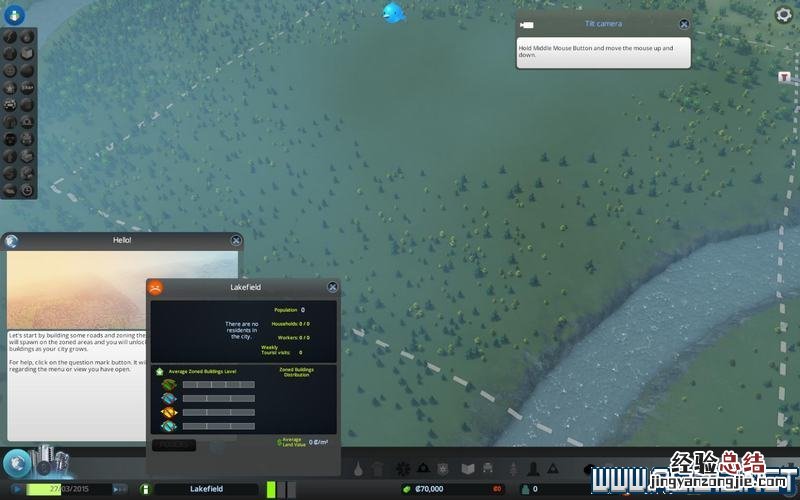Close the Hello tutorial window
Screen dimensions: 800x500
(236, 240)
